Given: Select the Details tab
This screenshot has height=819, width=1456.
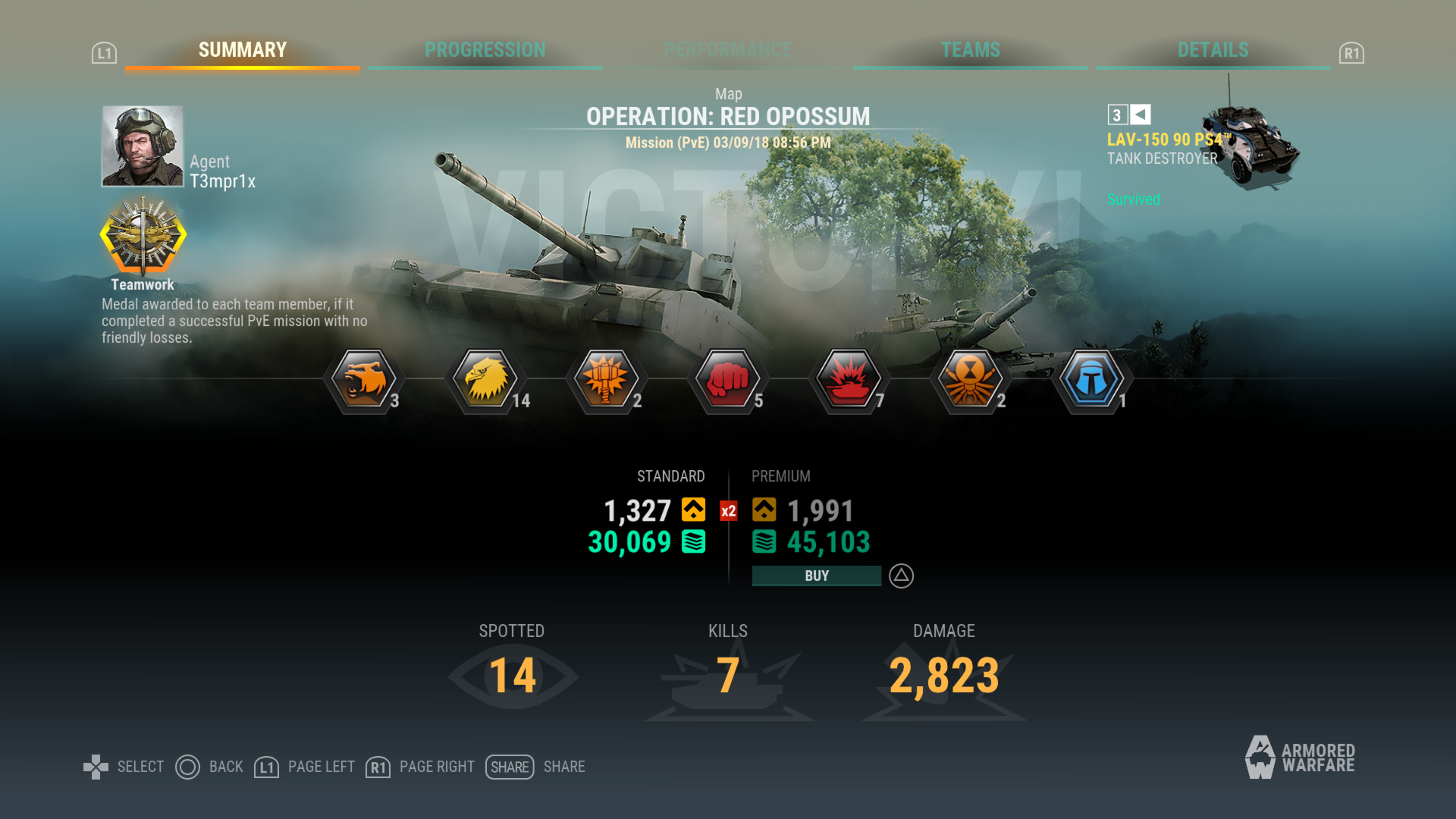Looking at the screenshot, I should 1213,50.
